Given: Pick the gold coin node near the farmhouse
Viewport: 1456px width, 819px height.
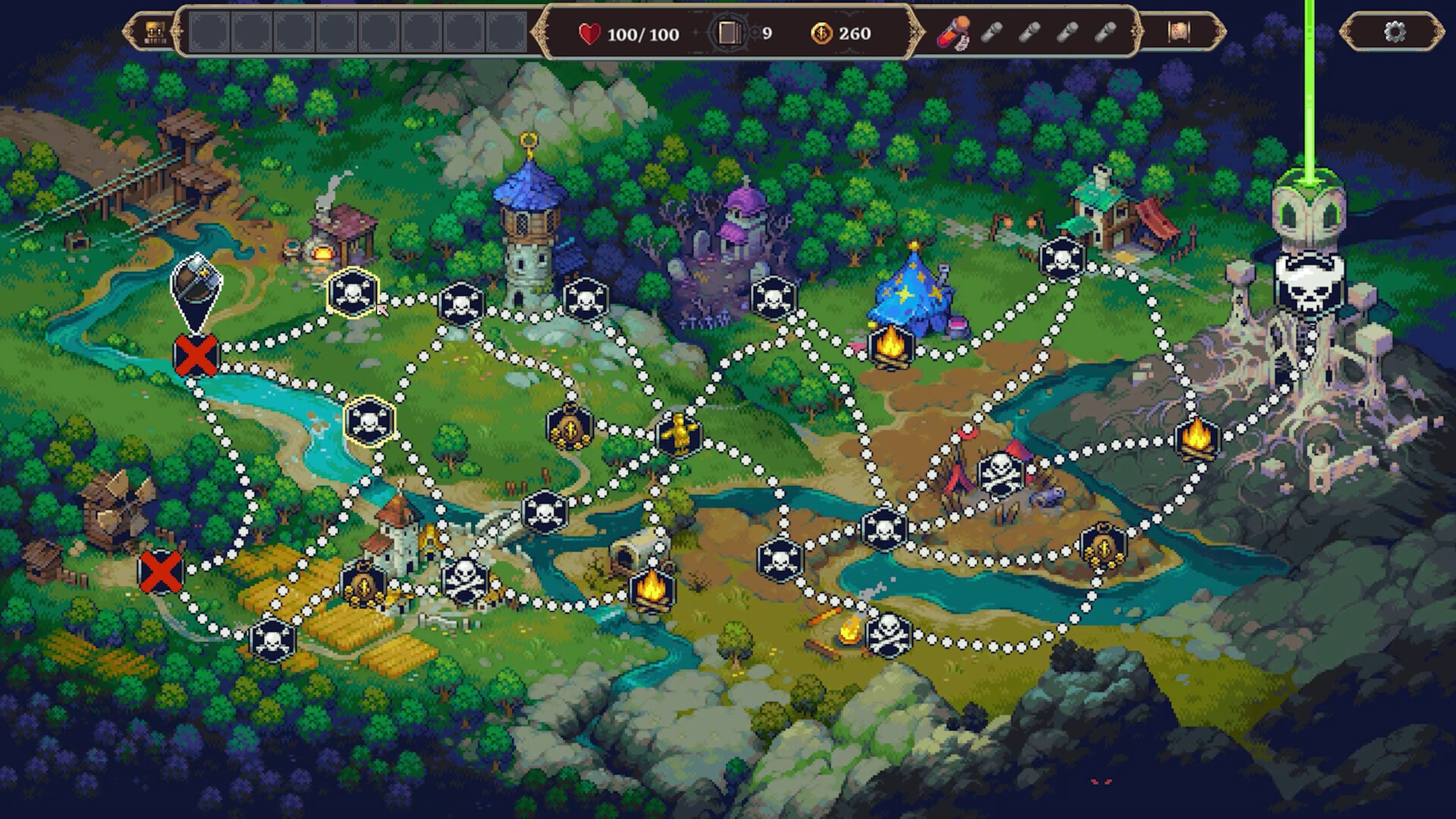Looking at the screenshot, I should point(362,585).
